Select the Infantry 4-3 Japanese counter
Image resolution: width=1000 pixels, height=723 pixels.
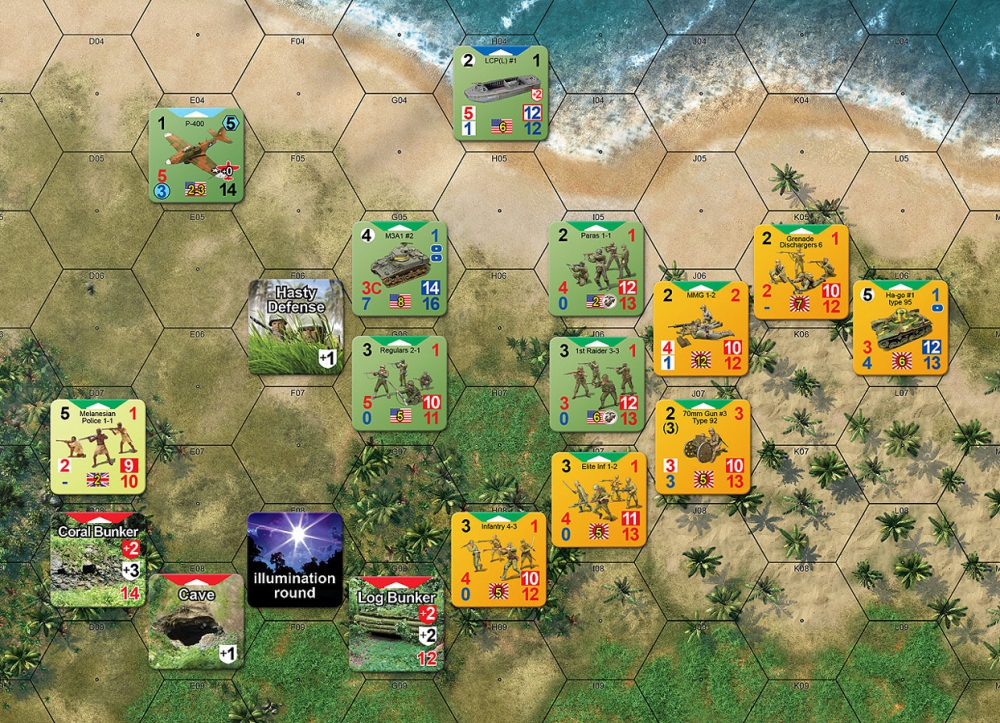(x=497, y=560)
